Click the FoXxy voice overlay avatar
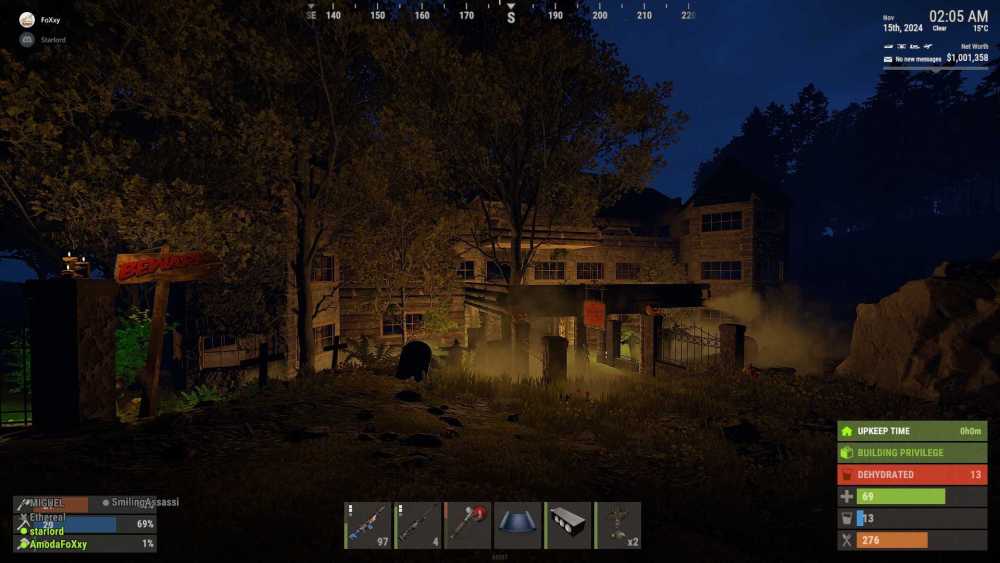Viewport: 1000px width, 563px height. (27, 19)
